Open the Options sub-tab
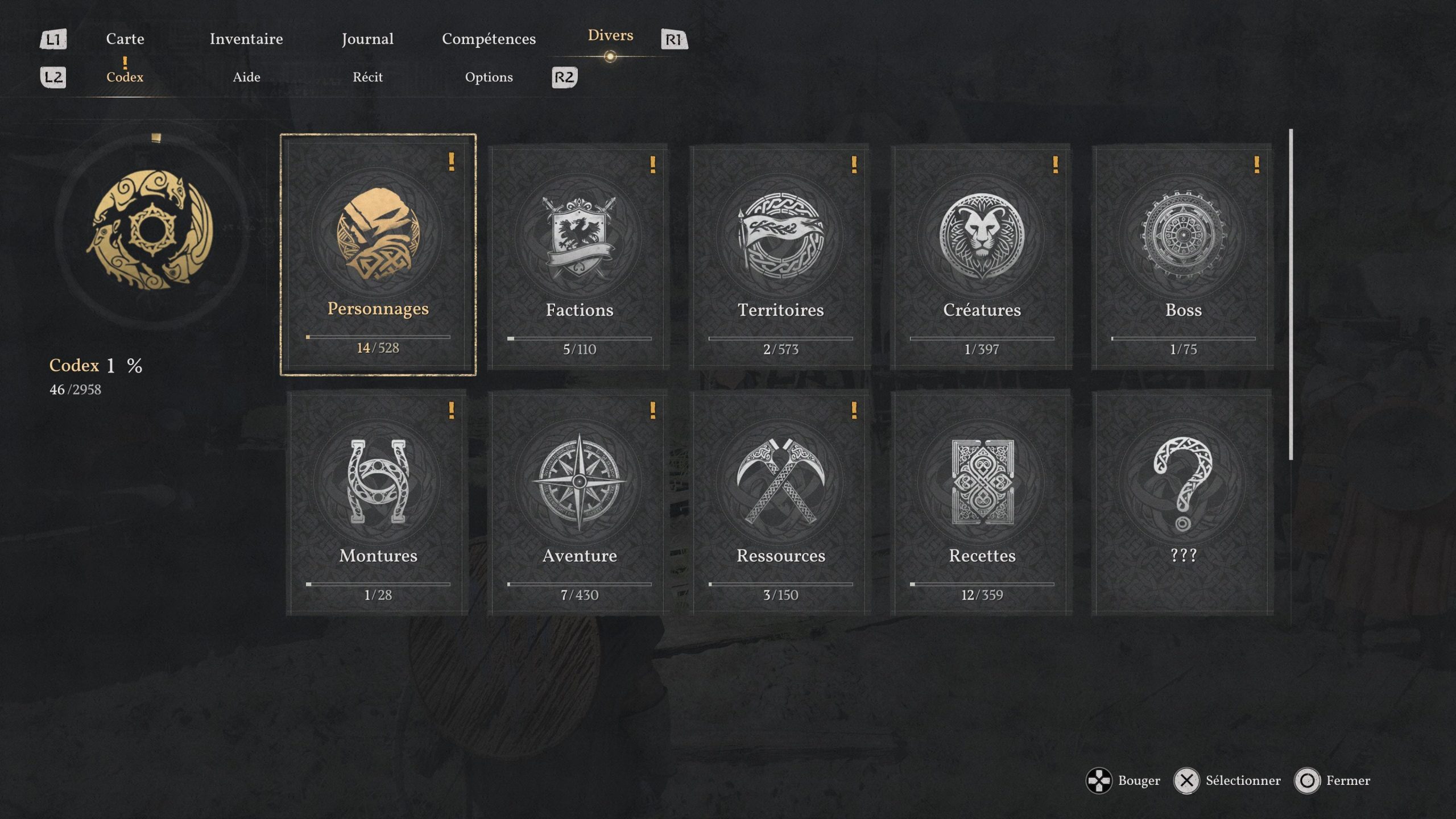Viewport: 1456px width, 819px height. pos(489,77)
